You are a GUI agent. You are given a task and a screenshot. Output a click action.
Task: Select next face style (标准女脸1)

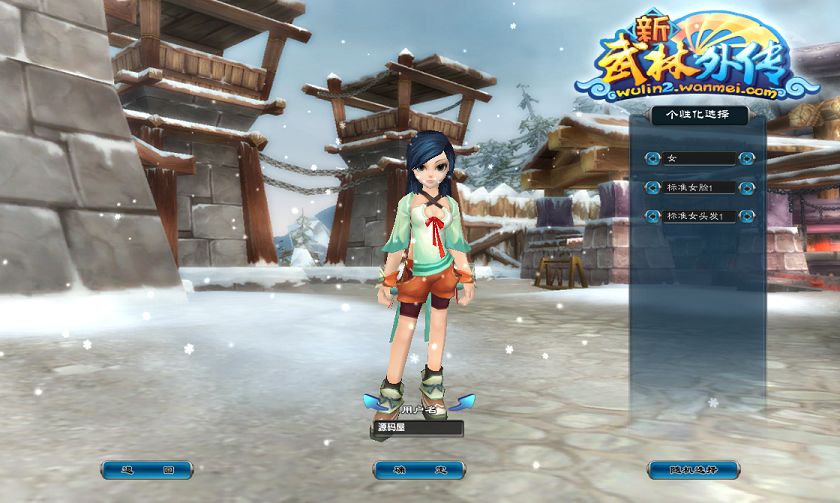[747, 187]
